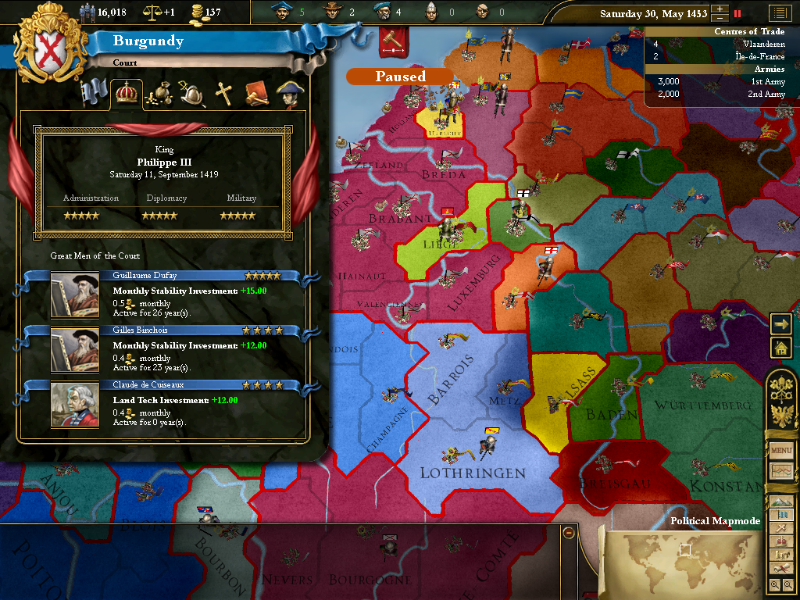The height and width of the screenshot is (600, 800).
Task: Select Vlaanderen centre of trade in outliner
Action: pos(720,44)
